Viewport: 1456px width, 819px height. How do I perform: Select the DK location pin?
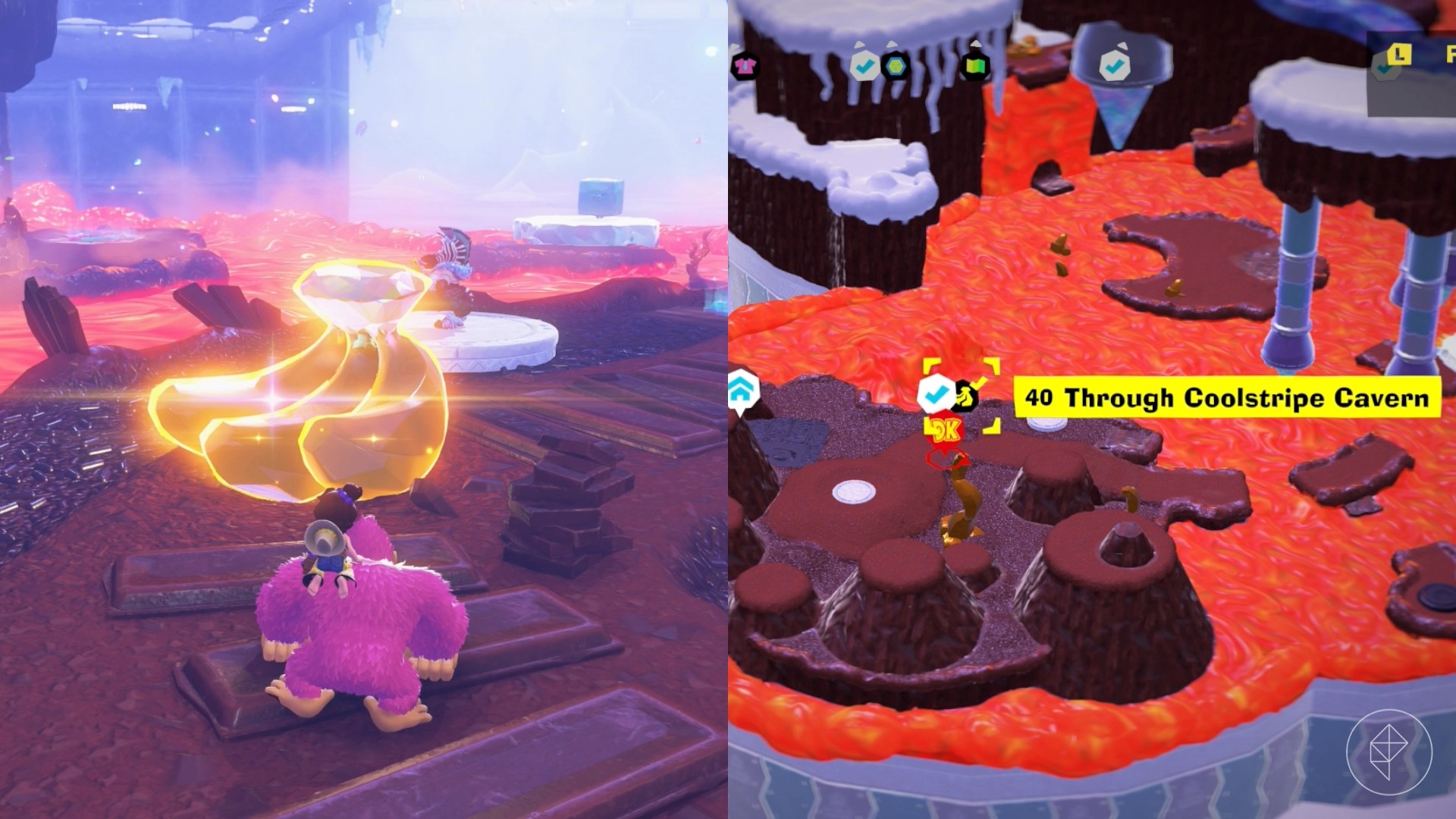(946, 429)
